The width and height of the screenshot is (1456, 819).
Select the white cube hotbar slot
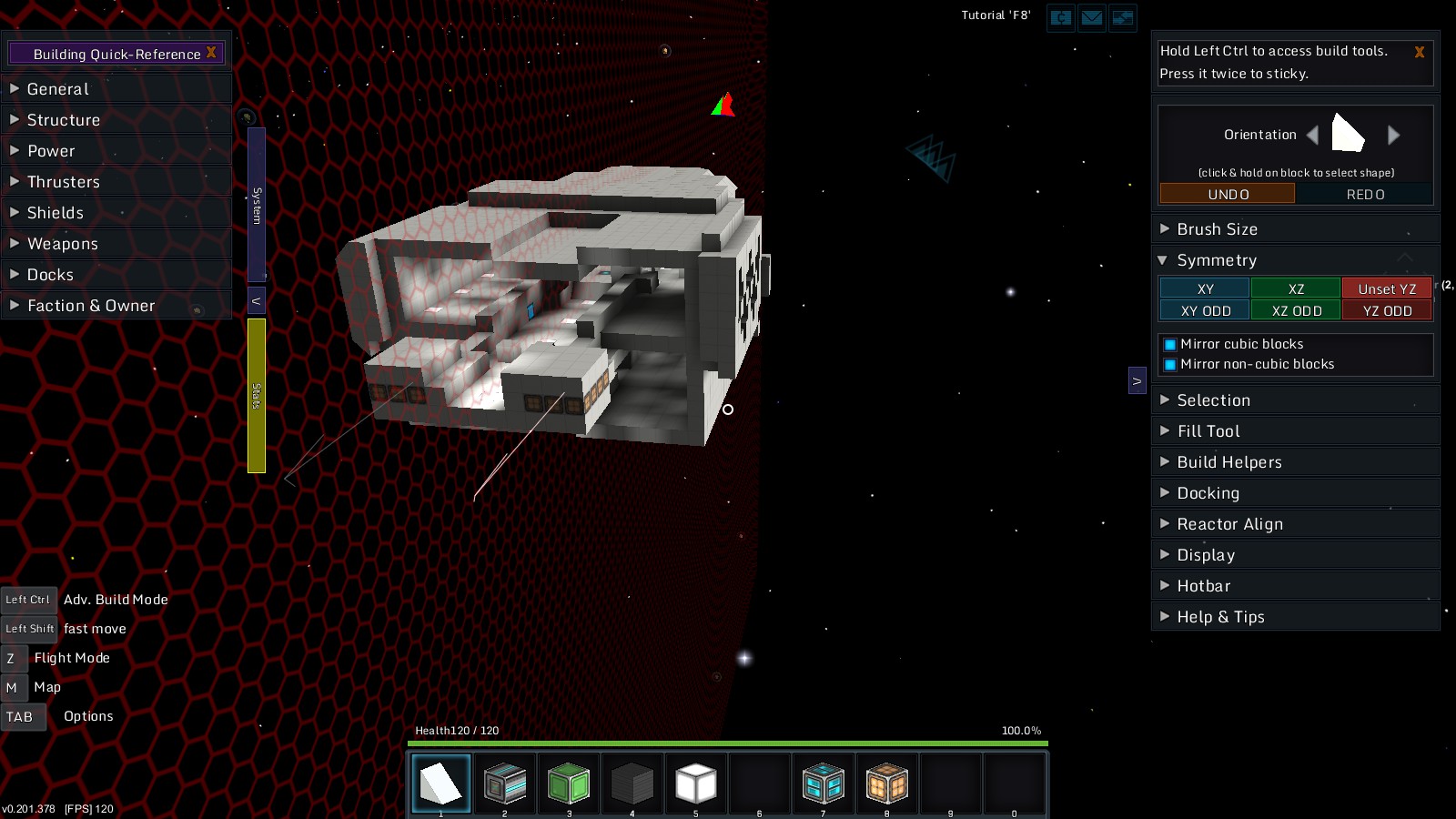tap(696, 783)
